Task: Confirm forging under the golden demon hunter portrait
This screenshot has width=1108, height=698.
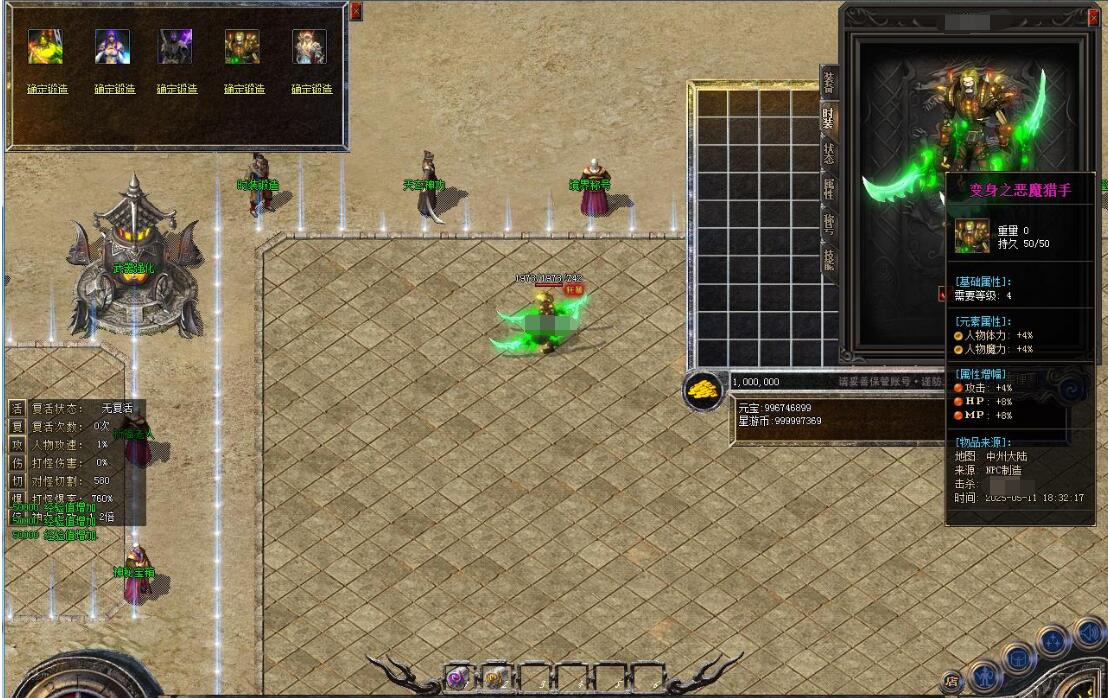Action: click(x=244, y=89)
